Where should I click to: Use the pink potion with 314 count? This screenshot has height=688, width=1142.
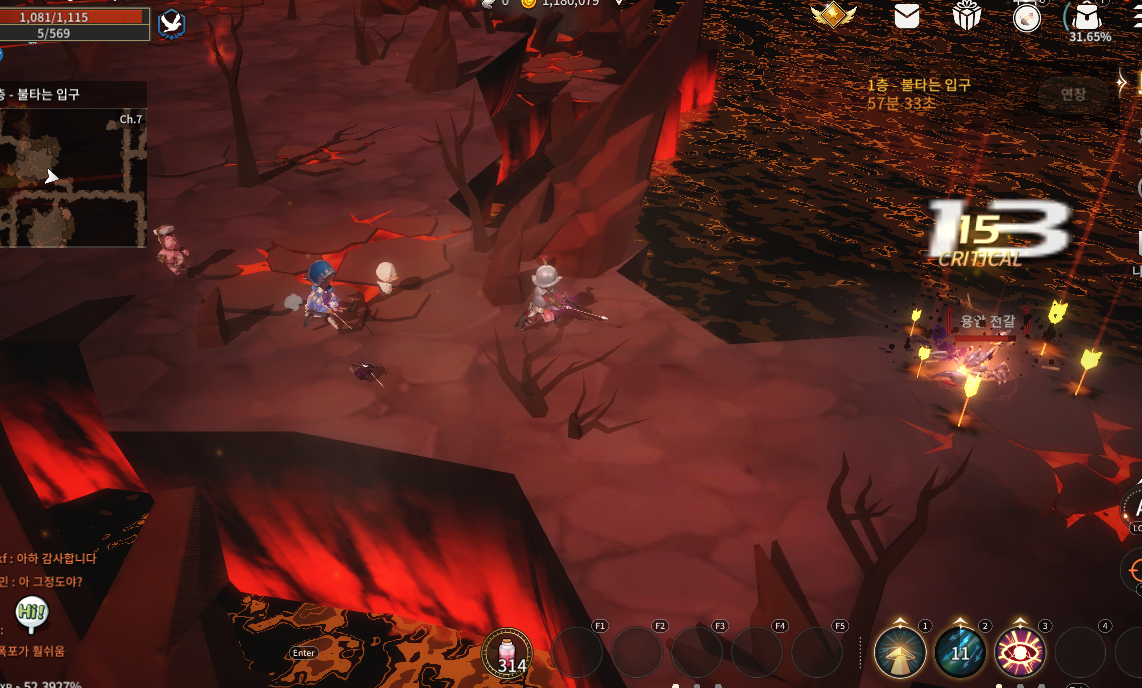[507, 653]
